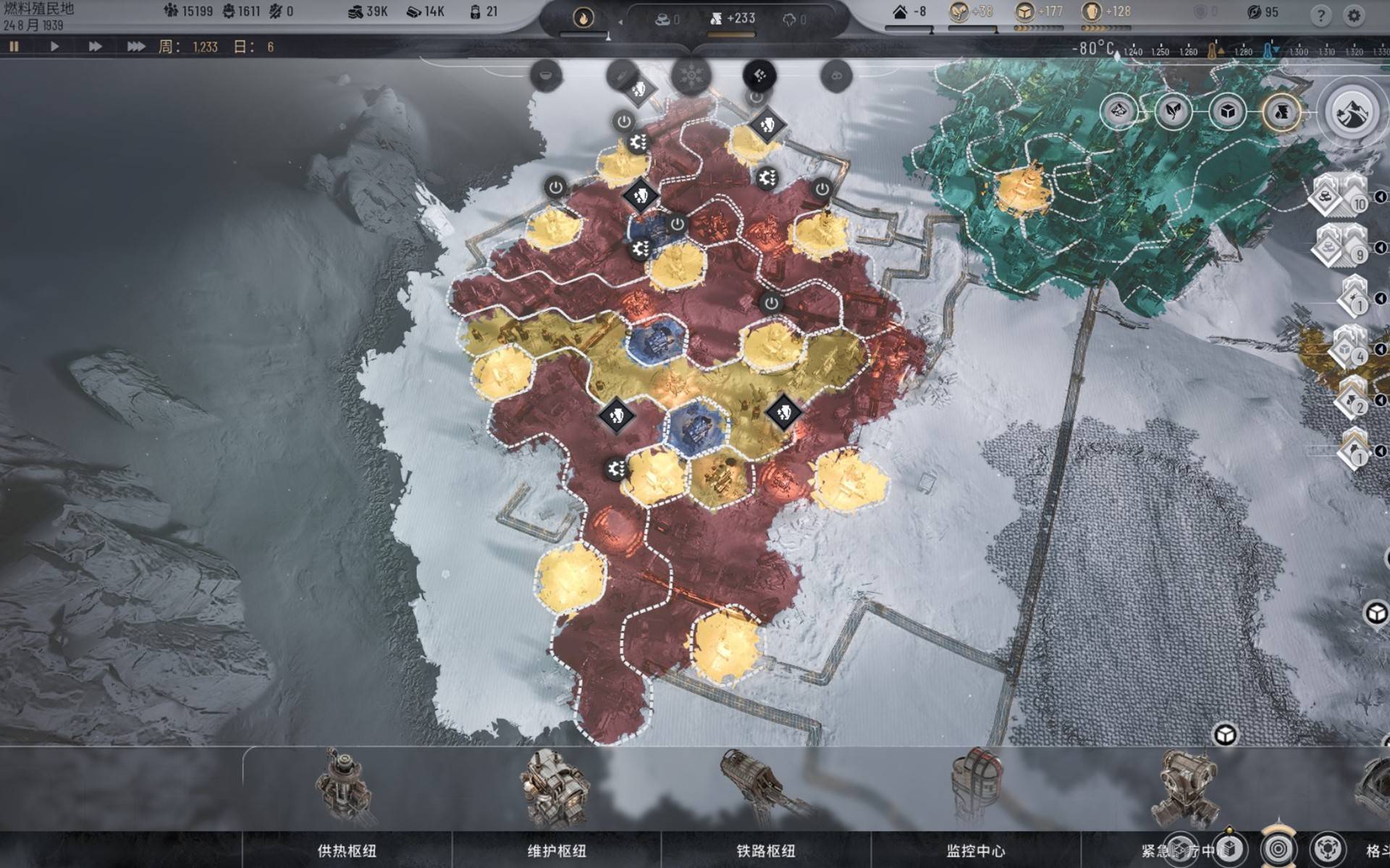Click the 燃料殖民地 colony name
Image resolution: width=1390 pixels, height=868 pixels.
tap(39, 9)
